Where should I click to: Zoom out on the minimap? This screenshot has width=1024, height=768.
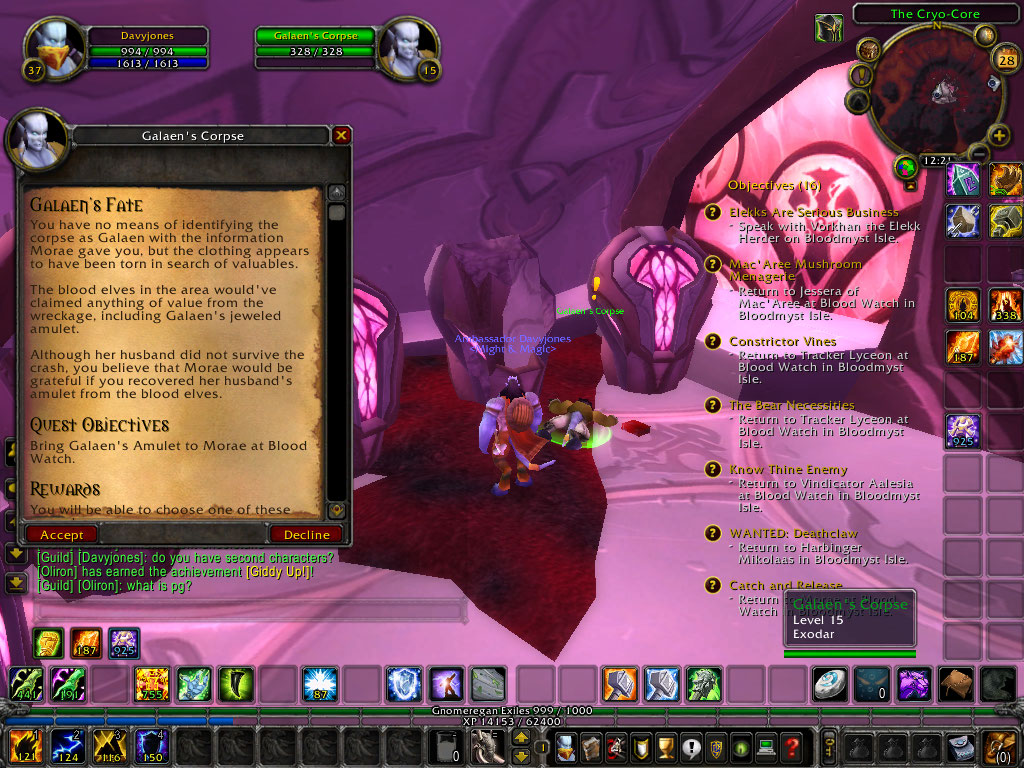coord(978,153)
